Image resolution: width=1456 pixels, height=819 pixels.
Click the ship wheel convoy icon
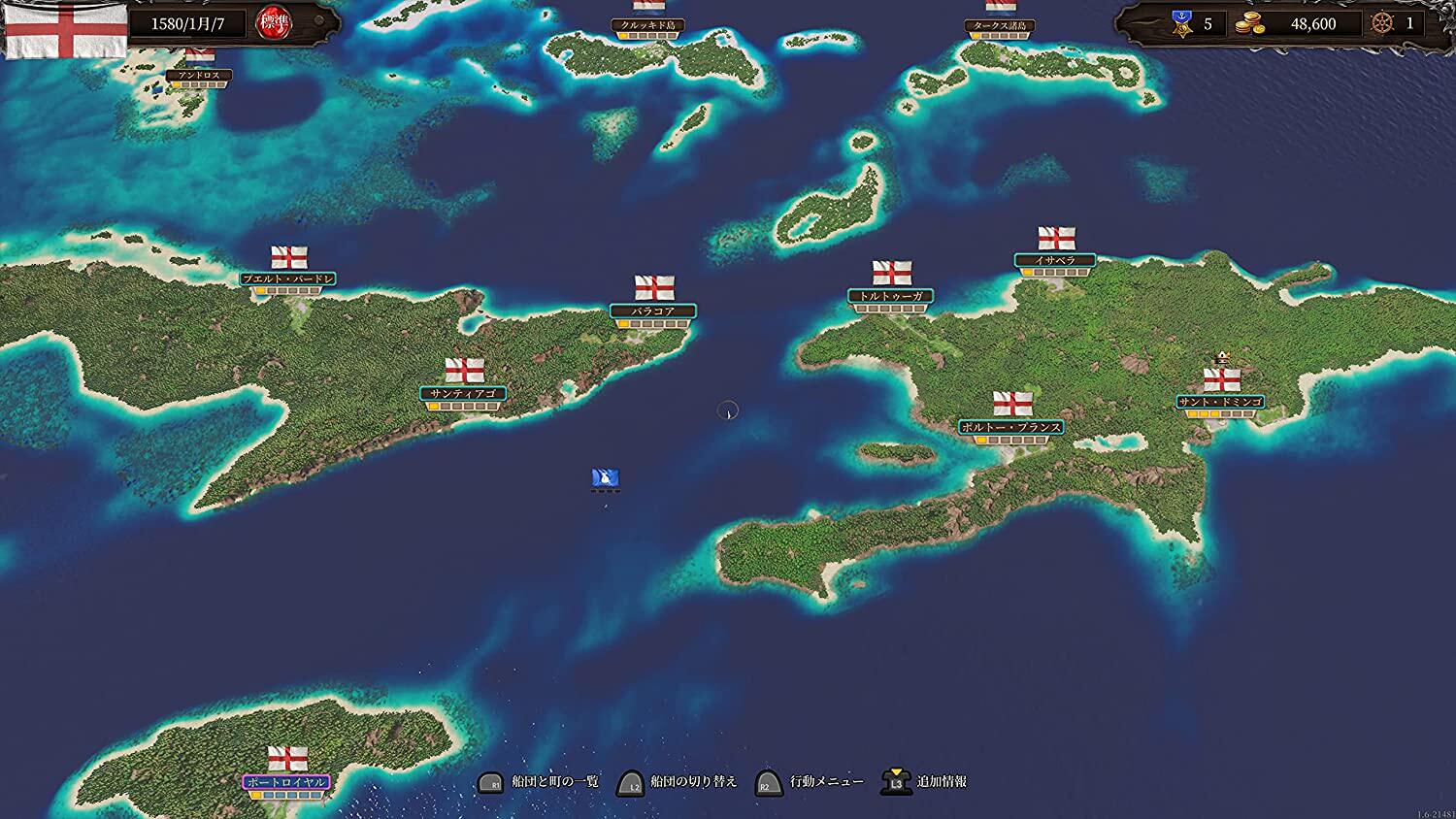click(1381, 23)
